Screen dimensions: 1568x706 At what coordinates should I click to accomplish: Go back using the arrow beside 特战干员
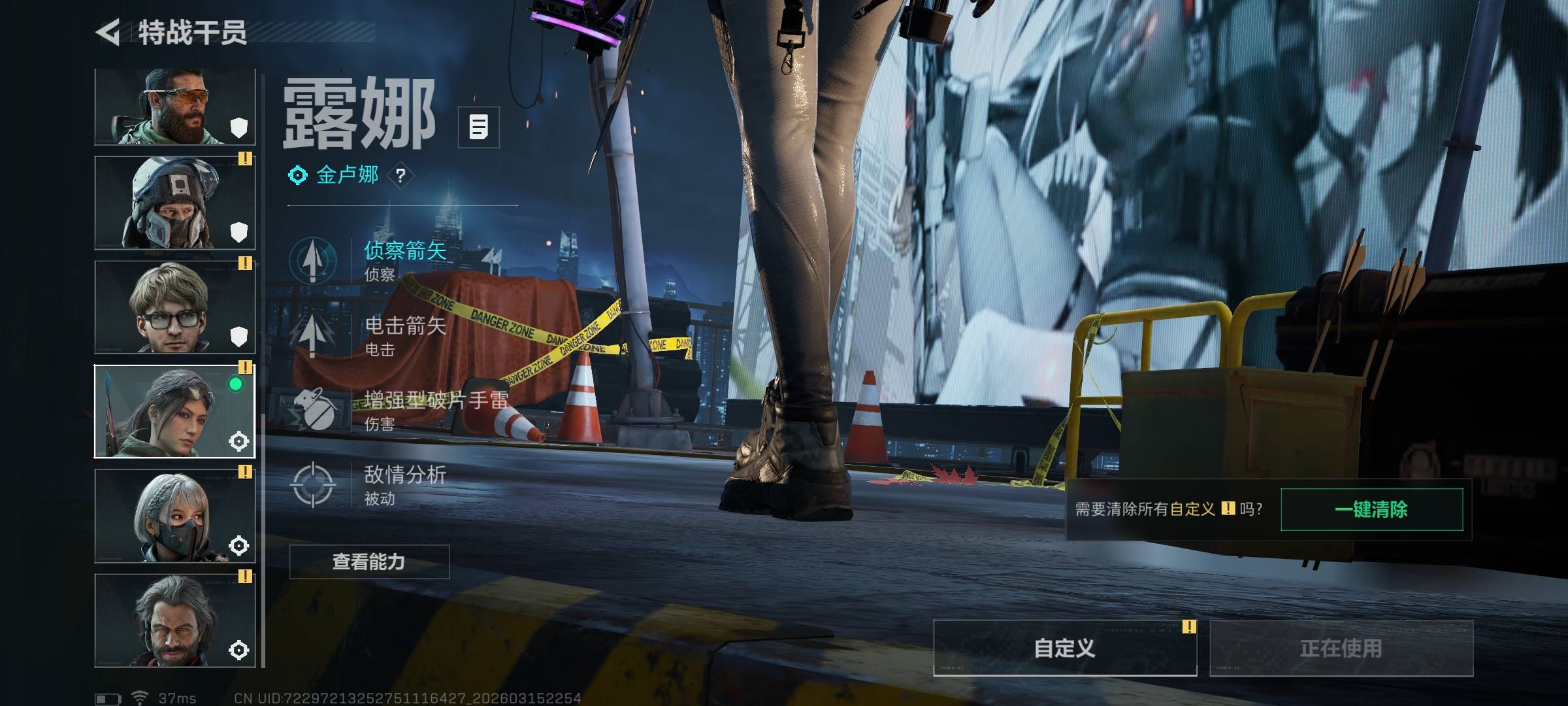coord(108,32)
